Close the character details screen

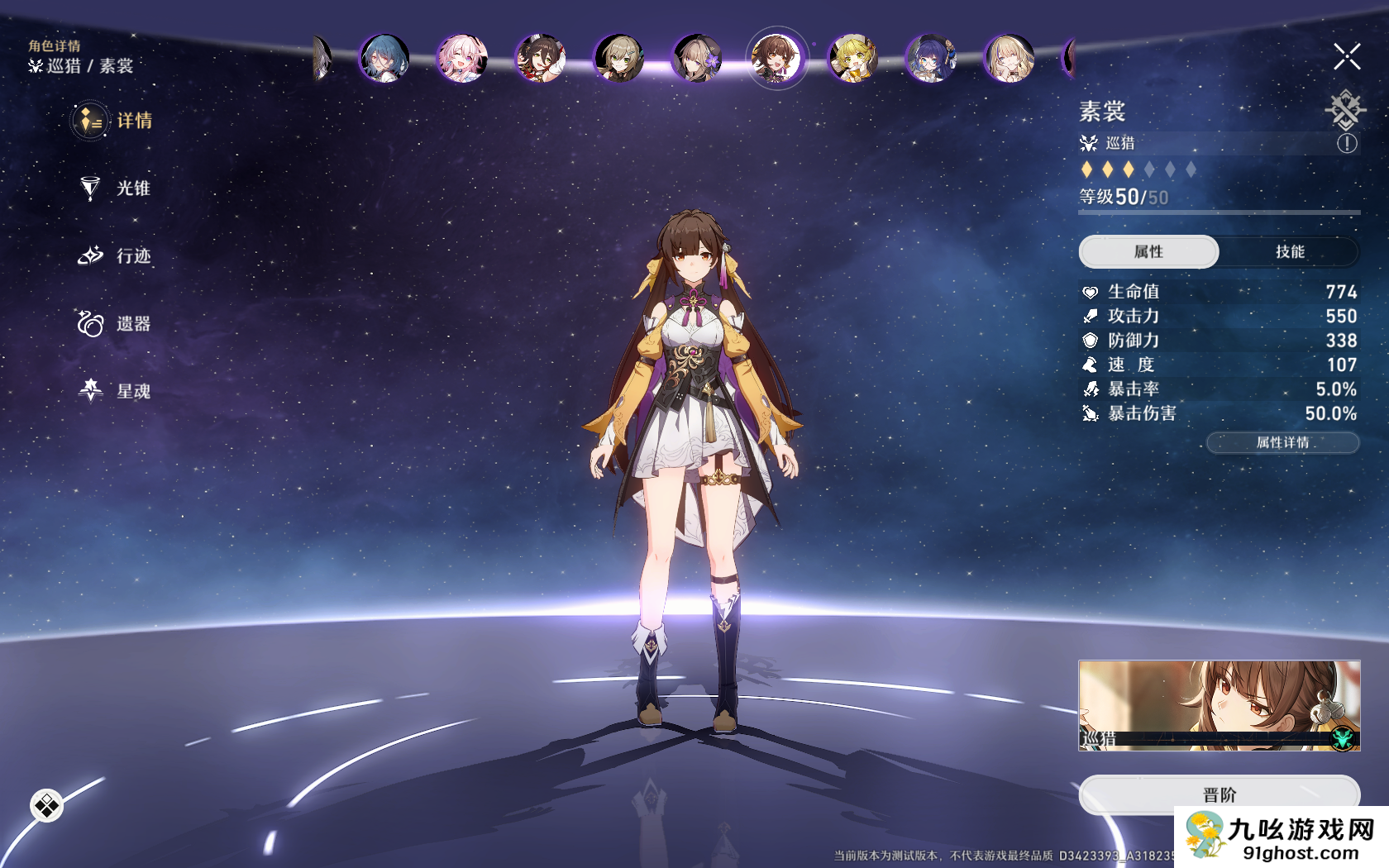(1346, 57)
